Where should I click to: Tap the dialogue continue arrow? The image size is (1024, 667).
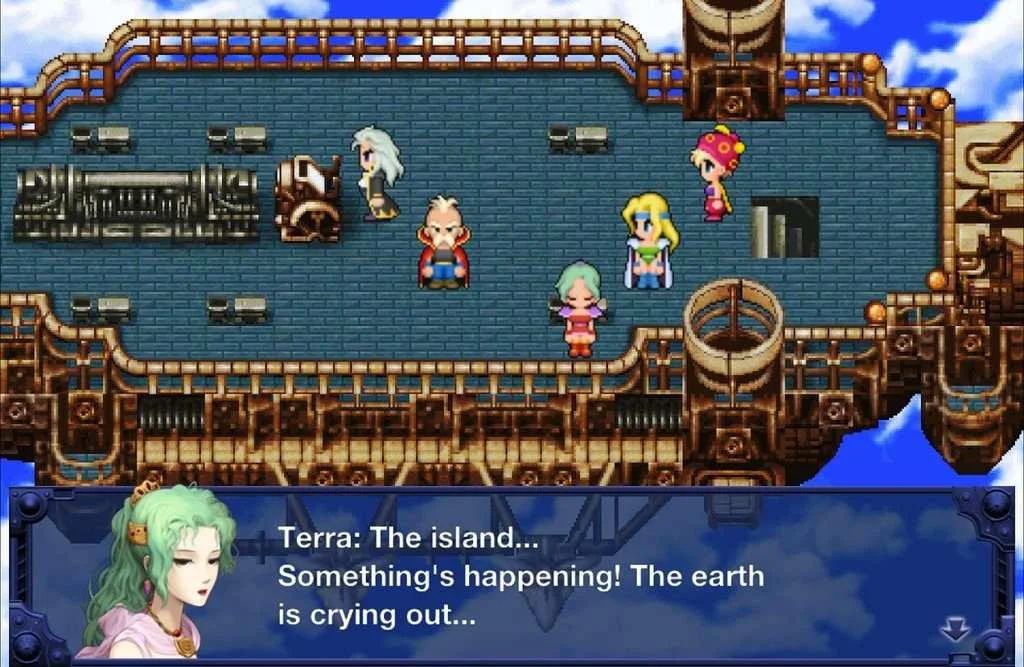(x=956, y=629)
